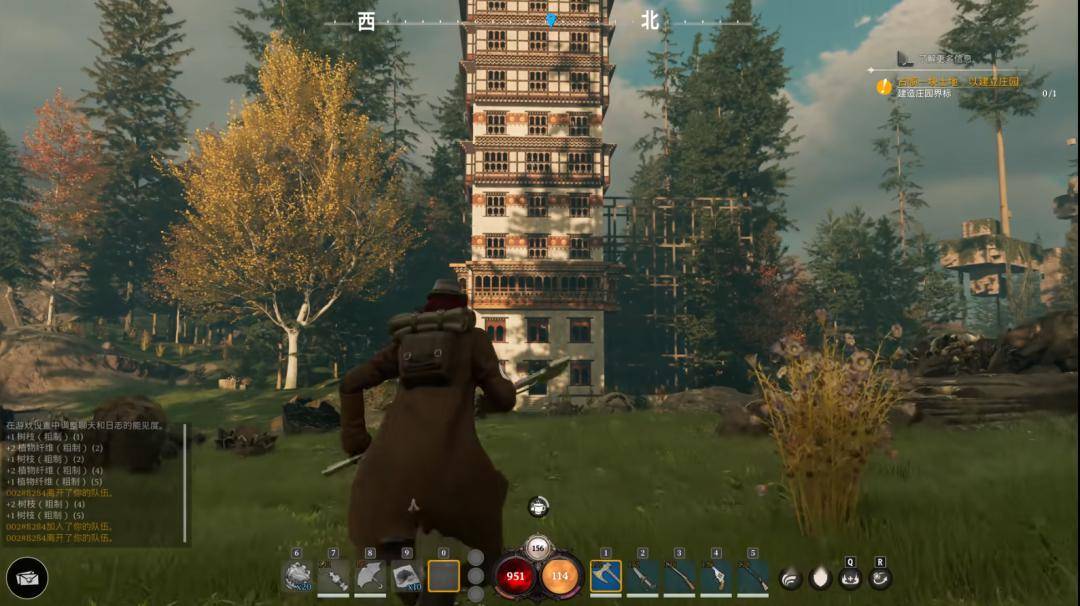Select the axe in hotbar slot 1

coord(605,576)
